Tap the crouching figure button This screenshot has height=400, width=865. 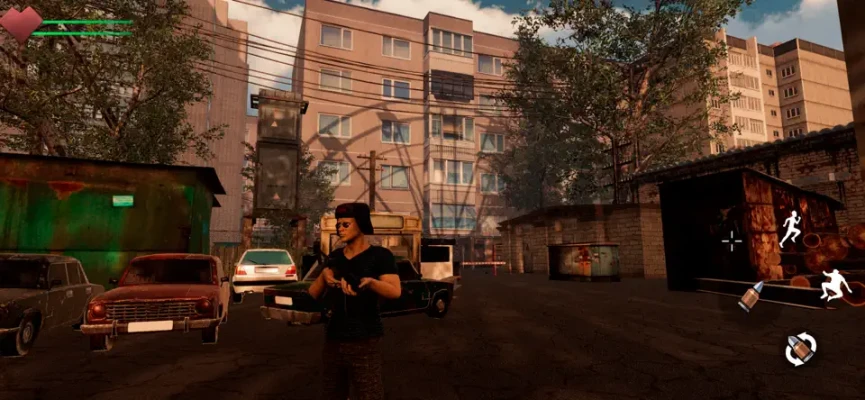click(x=834, y=286)
